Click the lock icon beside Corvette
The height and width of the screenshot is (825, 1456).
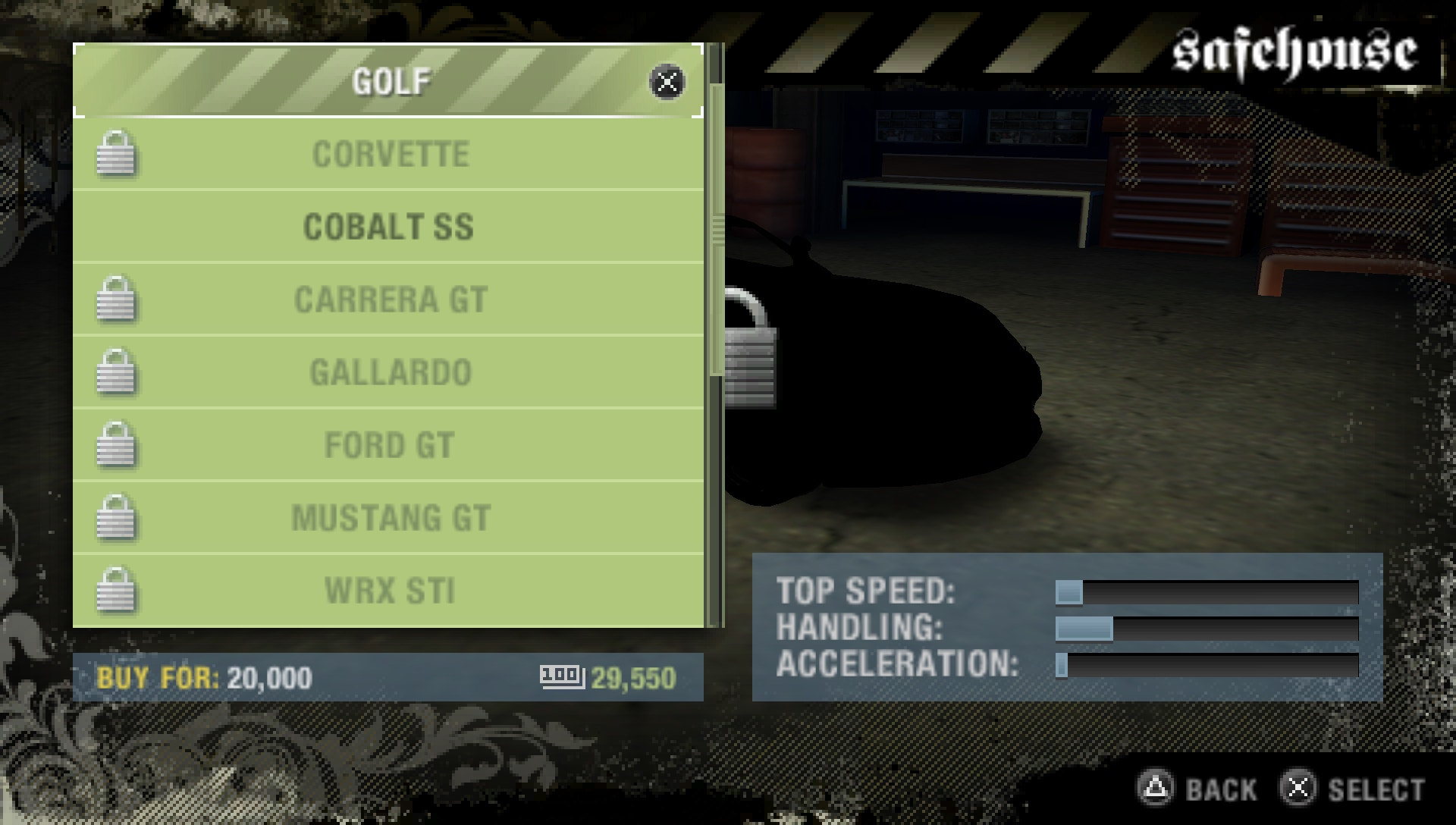pos(115,155)
